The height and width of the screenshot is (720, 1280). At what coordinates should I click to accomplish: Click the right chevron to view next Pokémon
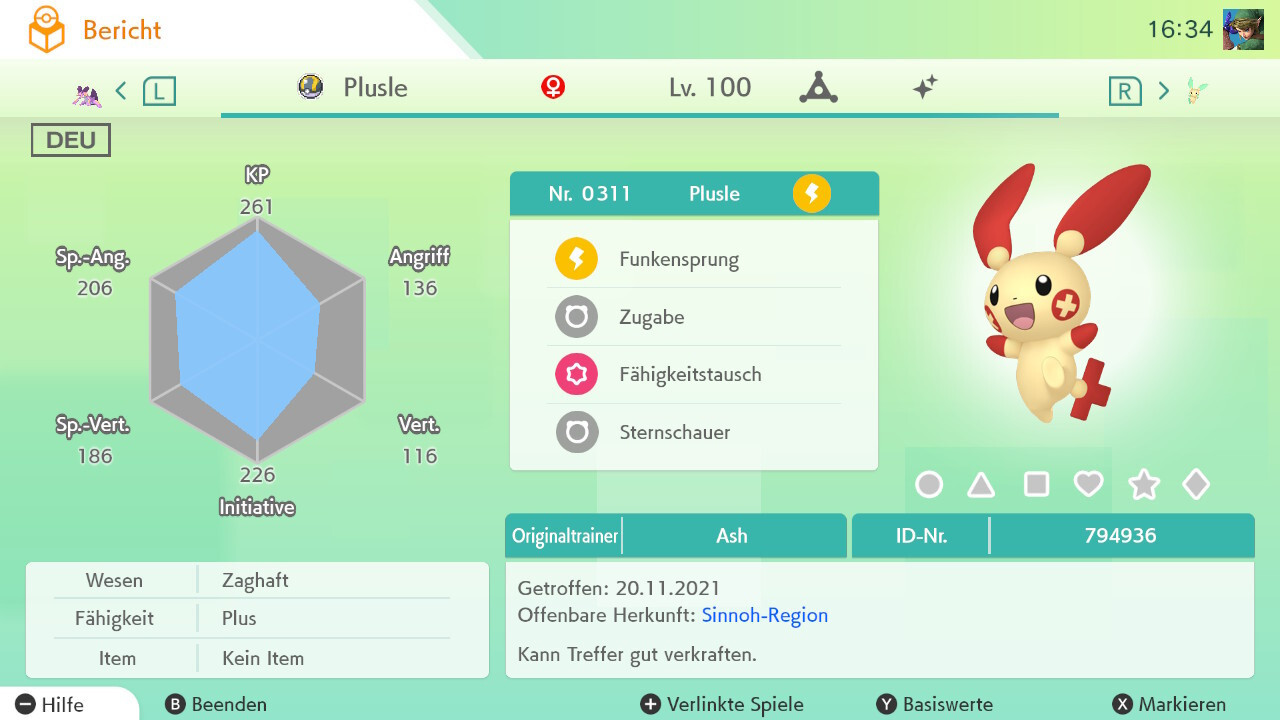click(x=1163, y=89)
